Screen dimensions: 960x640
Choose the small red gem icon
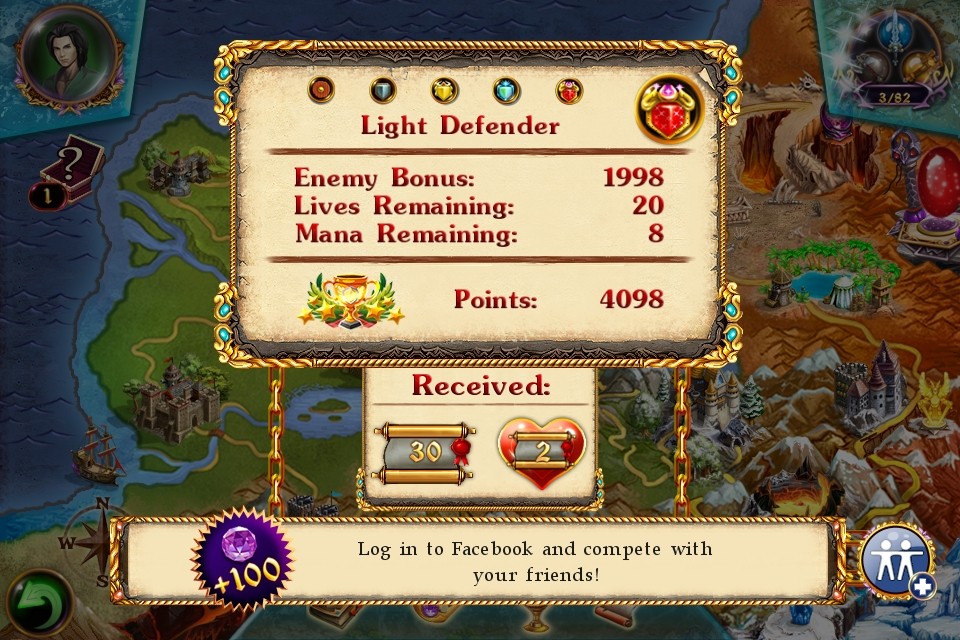(568, 90)
